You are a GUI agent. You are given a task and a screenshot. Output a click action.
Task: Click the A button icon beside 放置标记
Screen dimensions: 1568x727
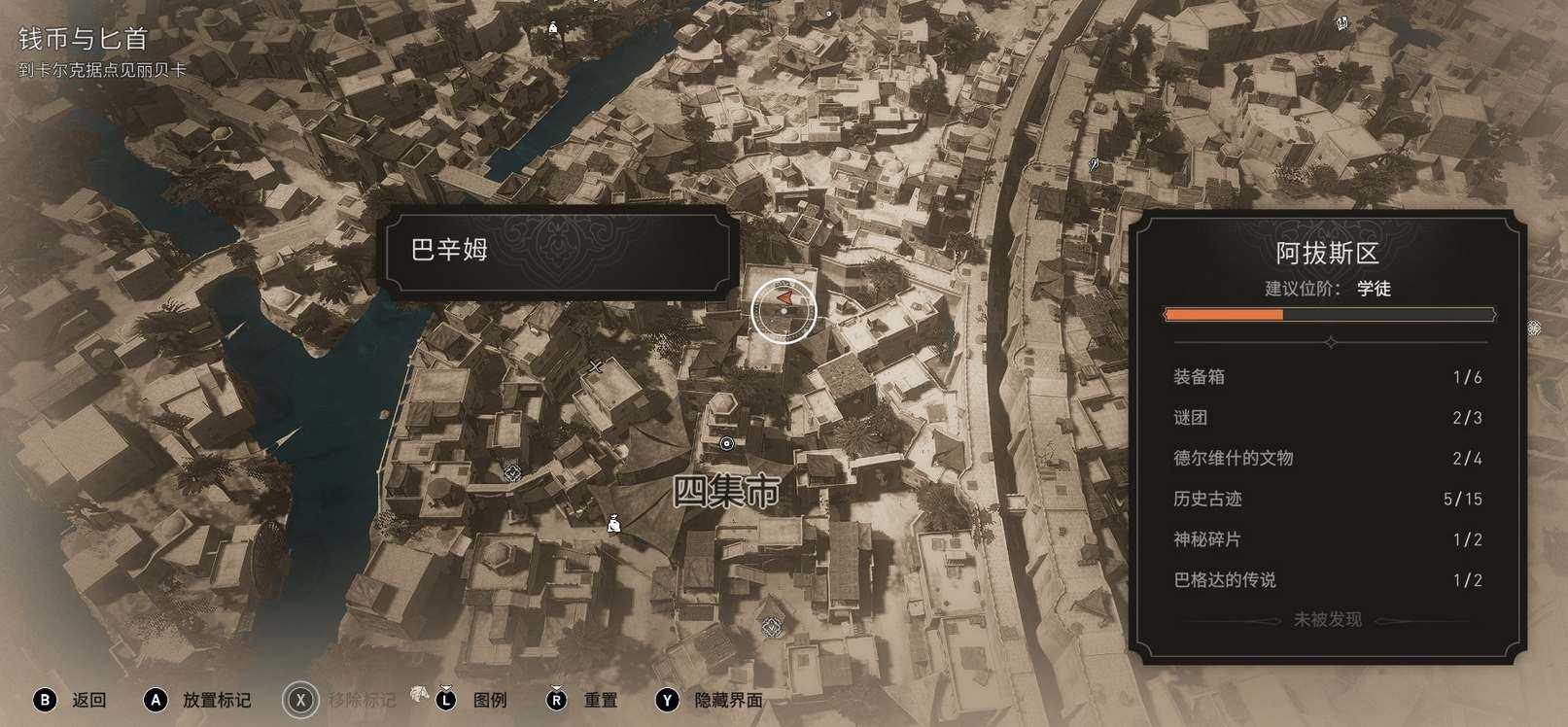pyautogui.click(x=157, y=699)
